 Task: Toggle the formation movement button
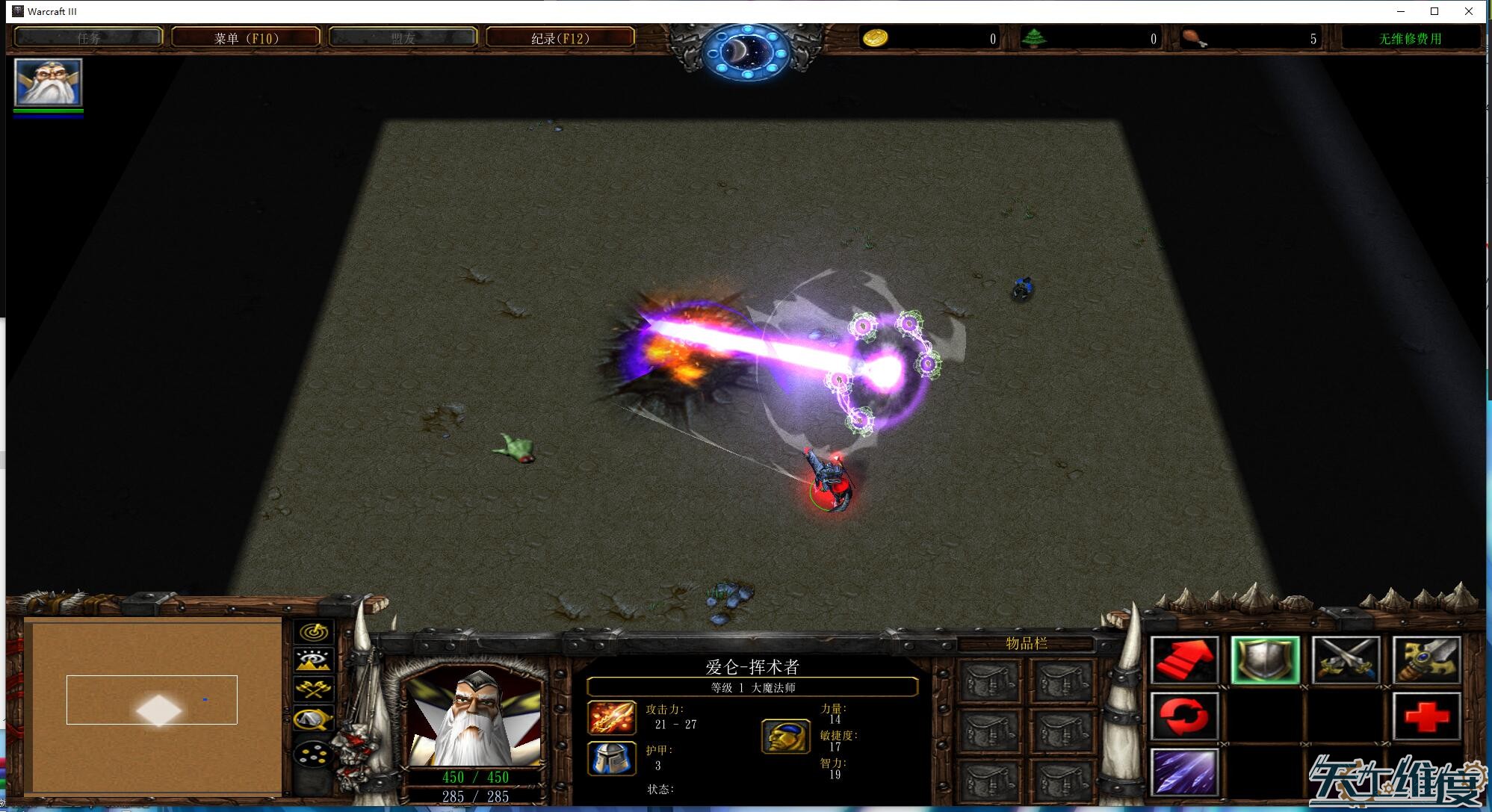315,753
